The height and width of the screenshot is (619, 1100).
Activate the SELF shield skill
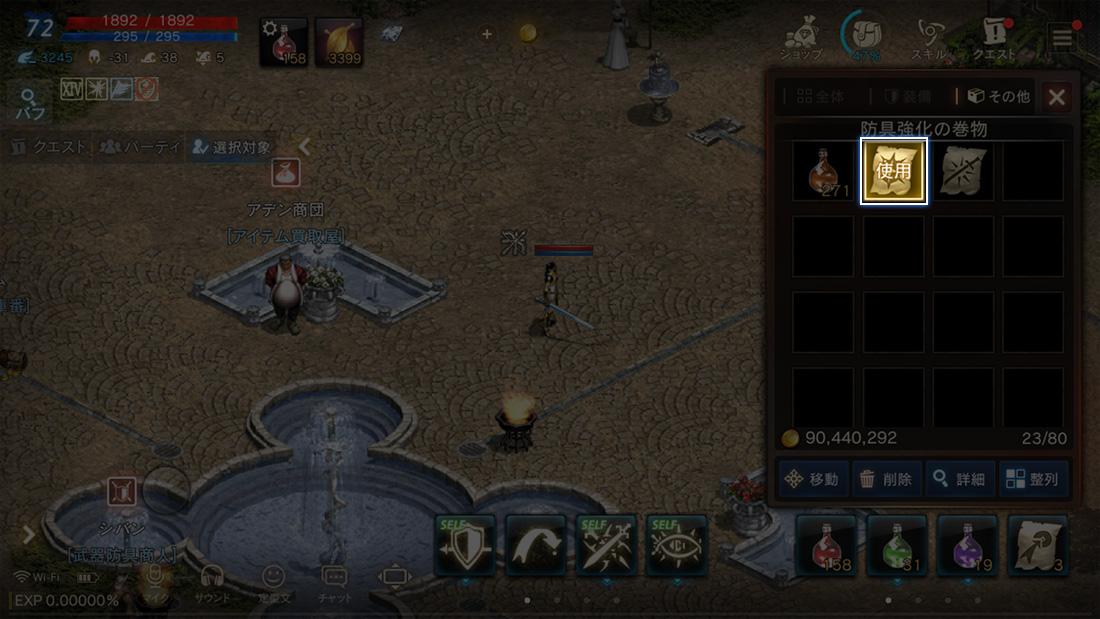465,546
